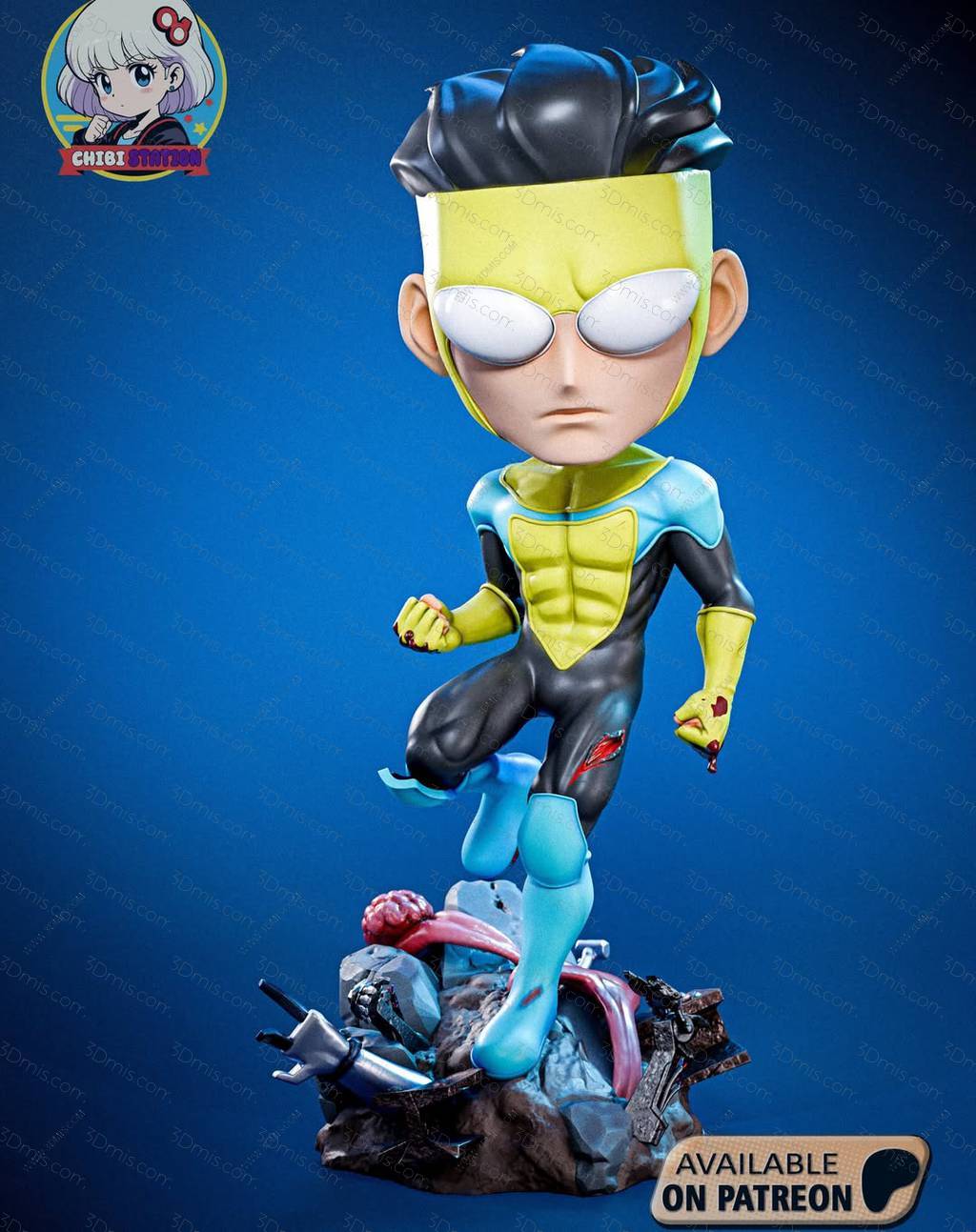976x1232 pixels.
Task: Open the Chibi Station logo
Action: [x=134, y=91]
